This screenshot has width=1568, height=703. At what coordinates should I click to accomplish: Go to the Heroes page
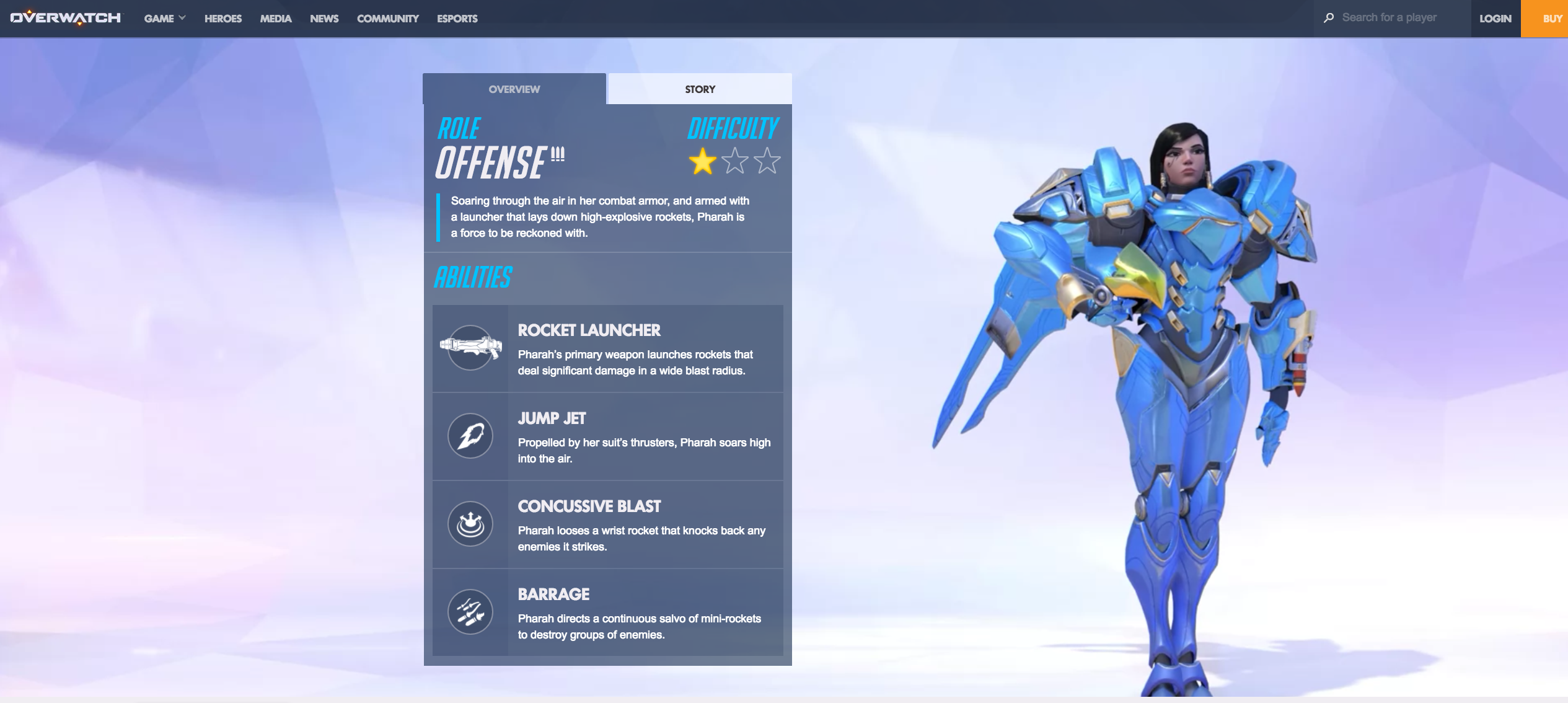223,19
